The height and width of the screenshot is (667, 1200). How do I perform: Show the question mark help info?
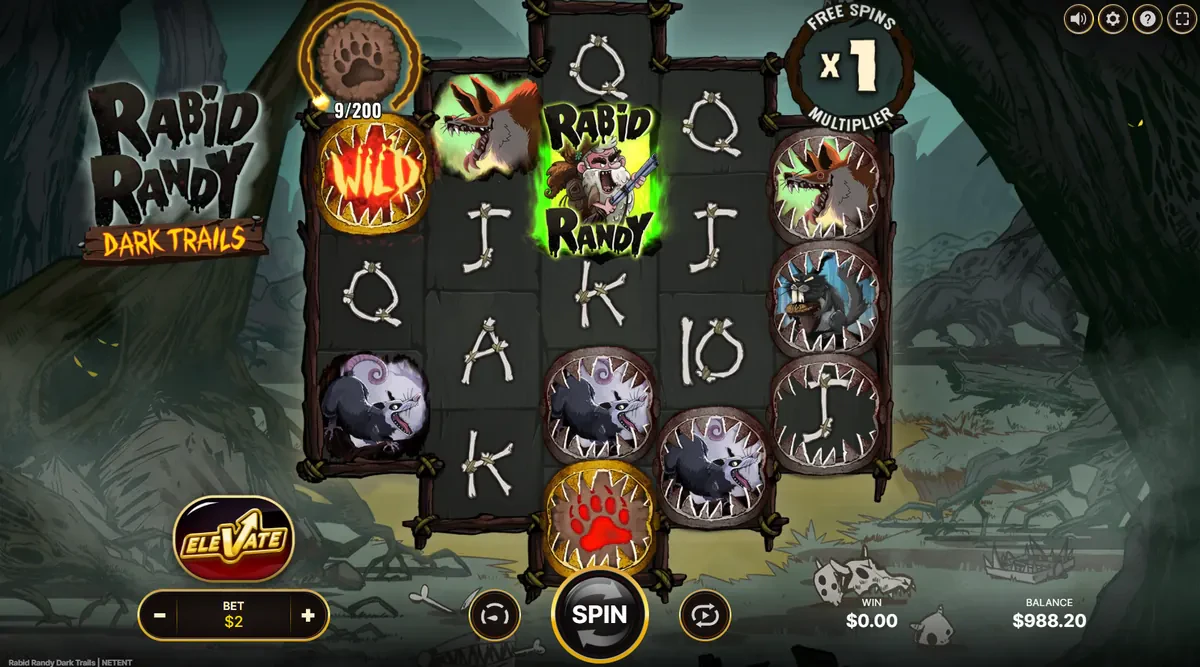click(1148, 19)
